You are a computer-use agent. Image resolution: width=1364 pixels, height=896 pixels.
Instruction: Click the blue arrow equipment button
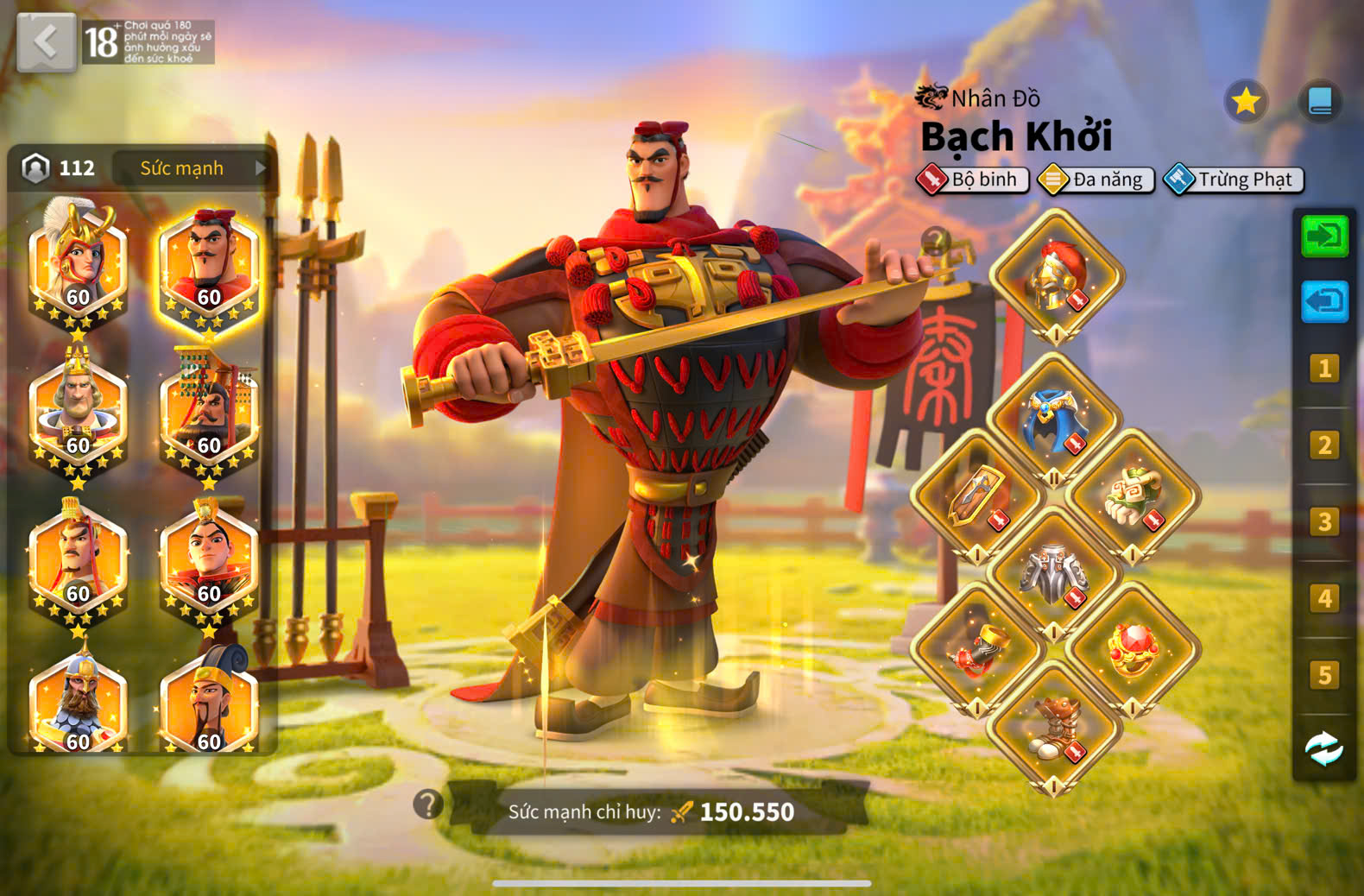(x=1324, y=301)
